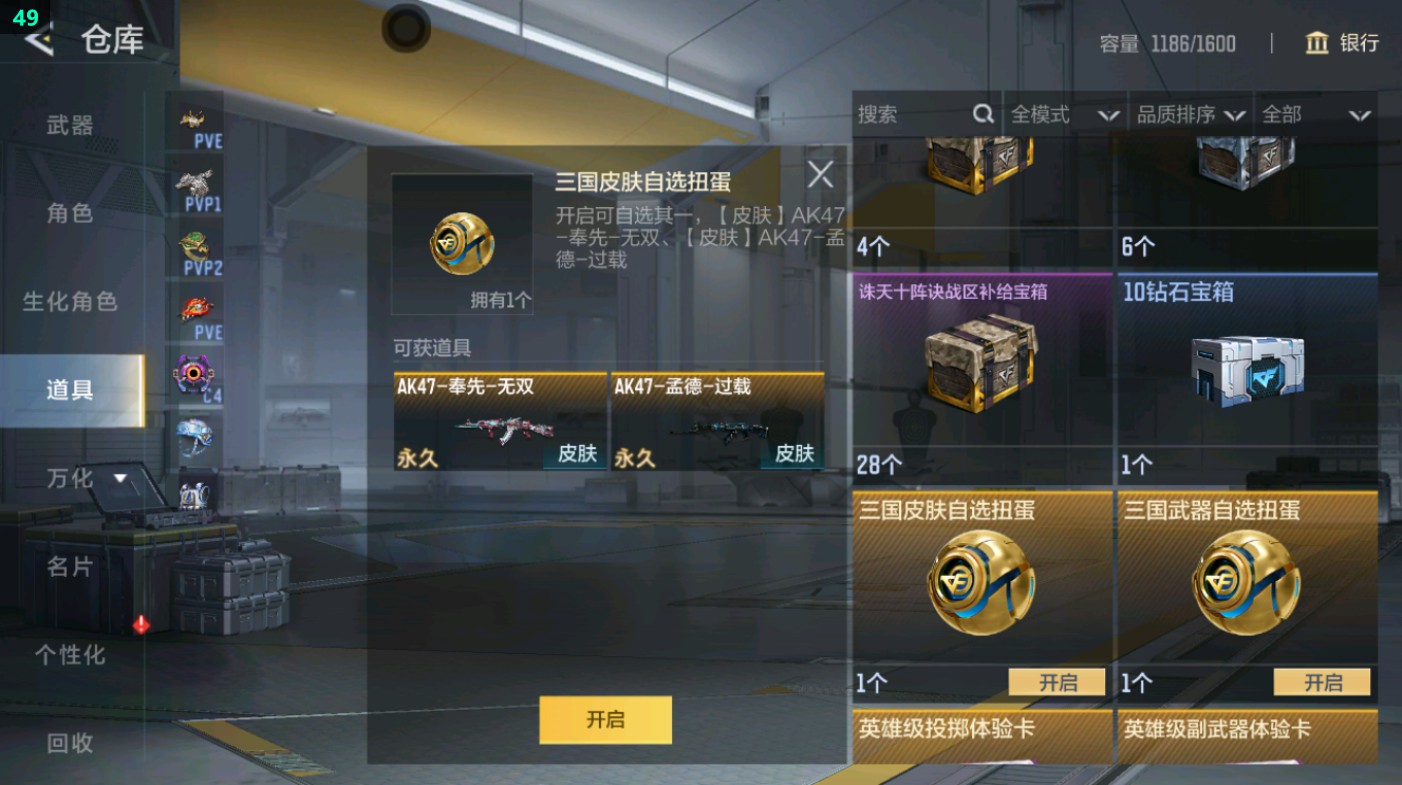
Task: Open the 品质排序 dropdown
Action: 1190,114
